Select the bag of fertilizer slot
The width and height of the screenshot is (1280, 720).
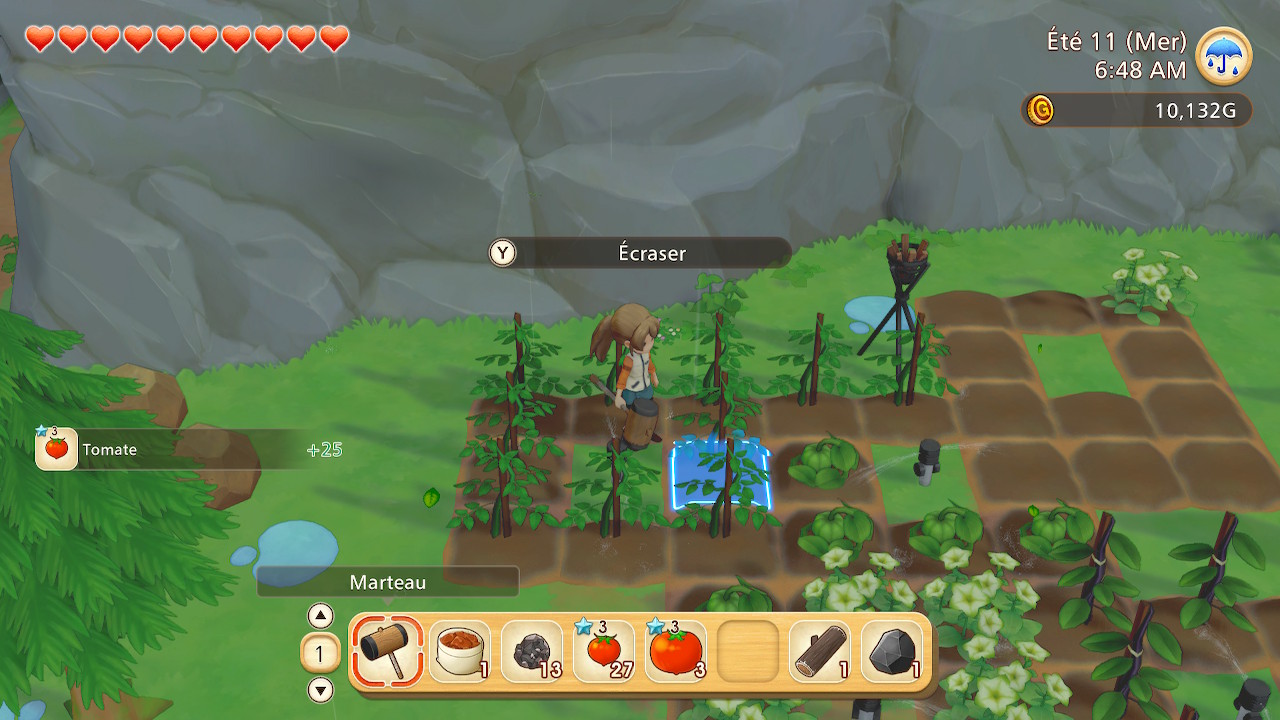[460, 651]
